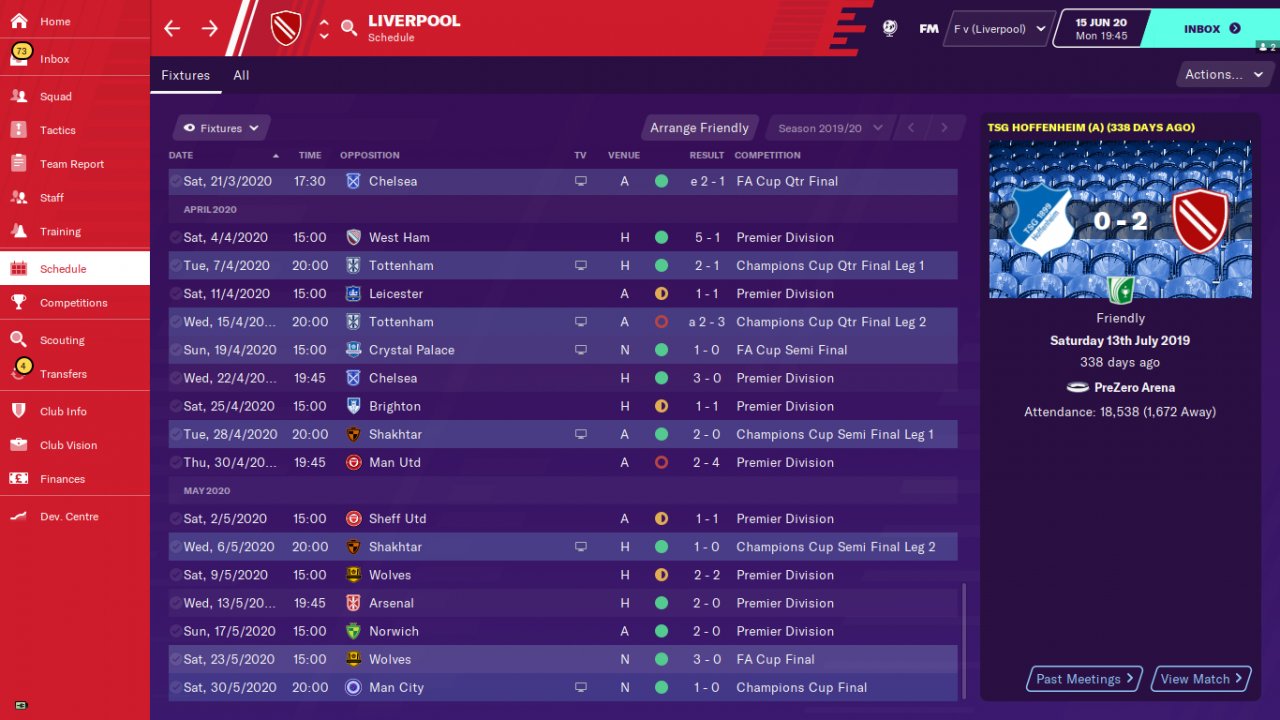This screenshot has width=1280, height=720.
Task: Sort fixtures by the Date column header
Action: 182,155
